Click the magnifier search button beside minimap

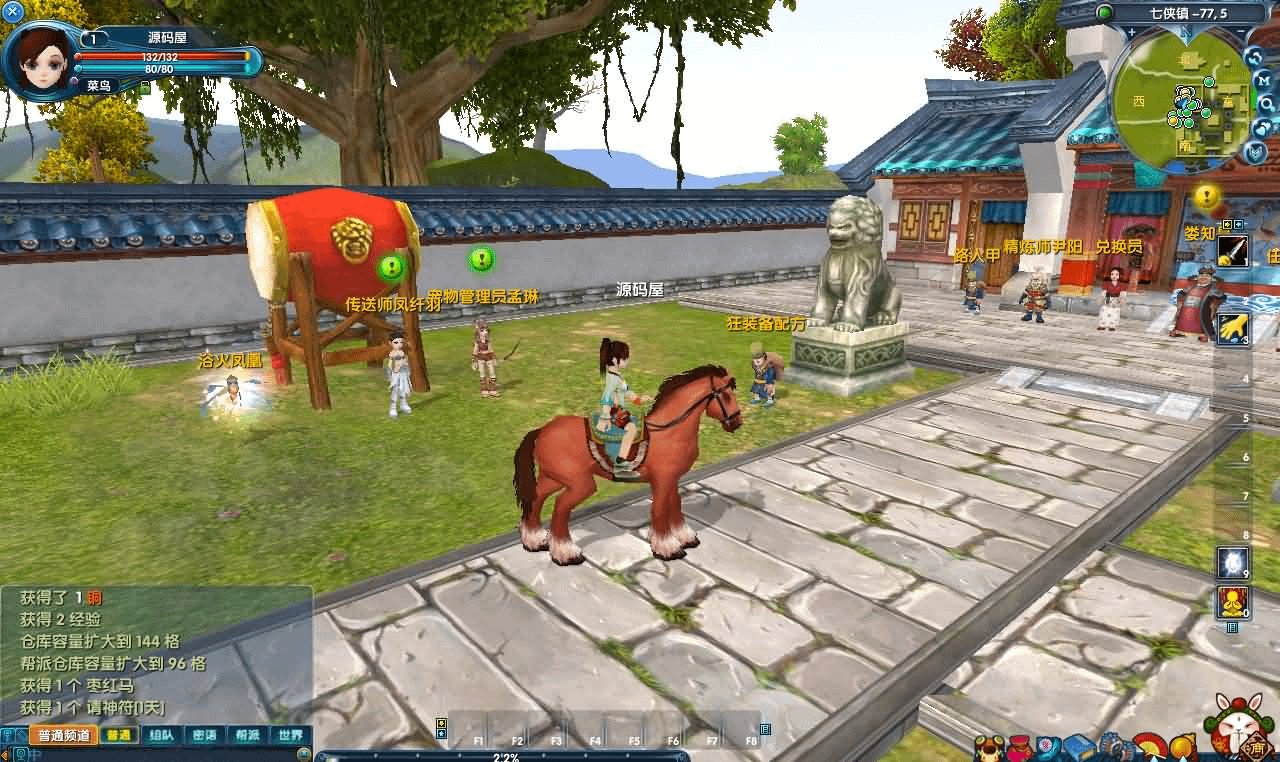[x=1266, y=103]
